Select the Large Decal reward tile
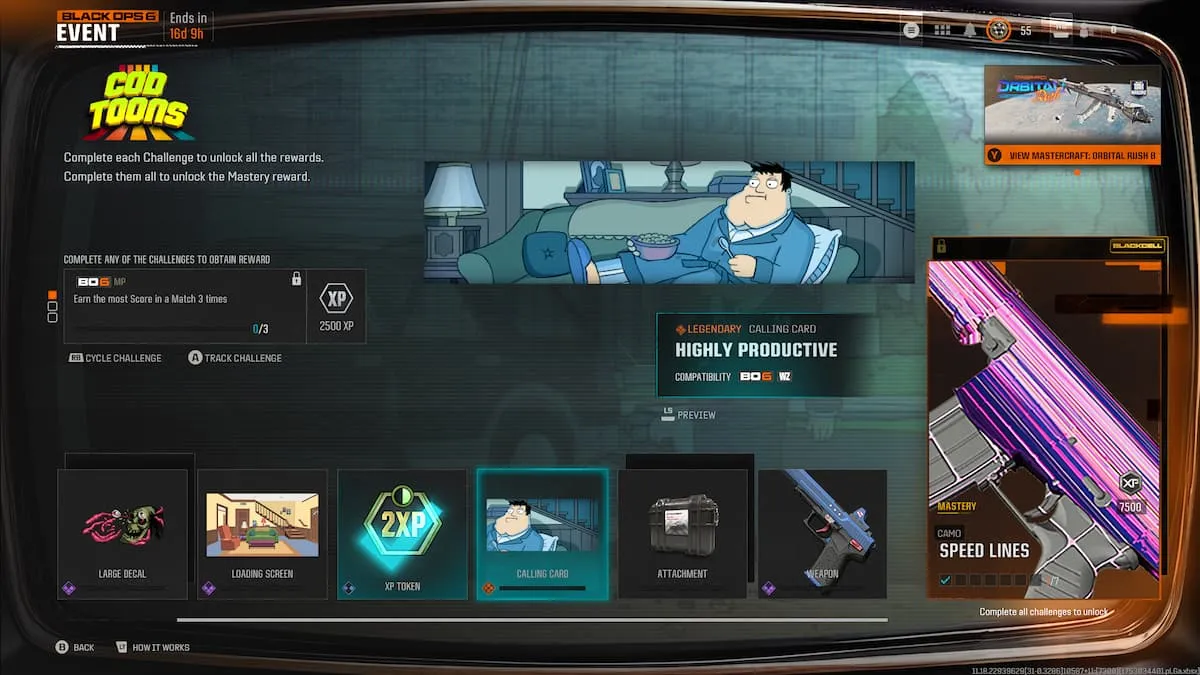Viewport: 1200px width, 675px height. click(123, 534)
